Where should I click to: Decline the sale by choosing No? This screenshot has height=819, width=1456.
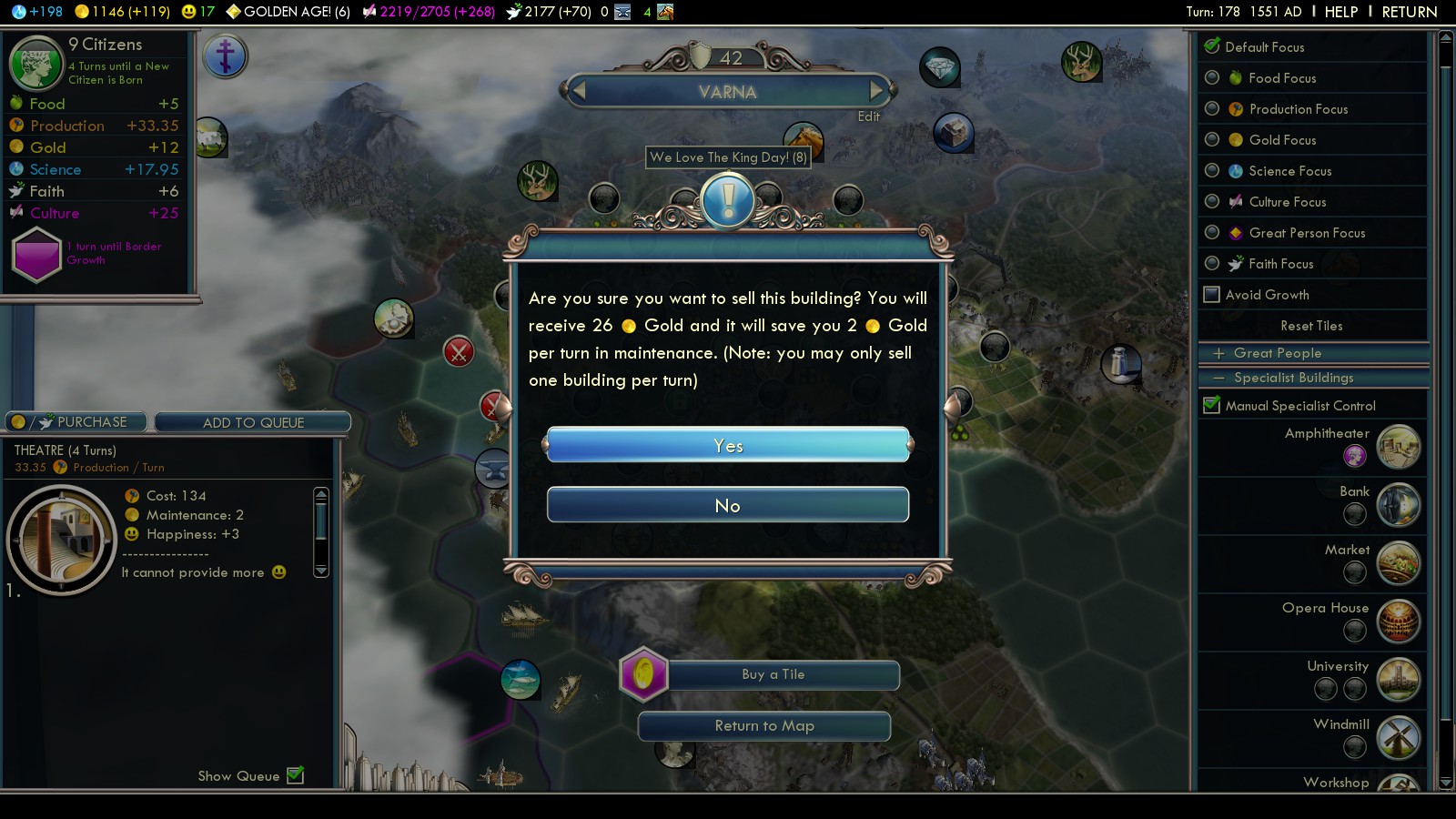pyautogui.click(x=728, y=505)
